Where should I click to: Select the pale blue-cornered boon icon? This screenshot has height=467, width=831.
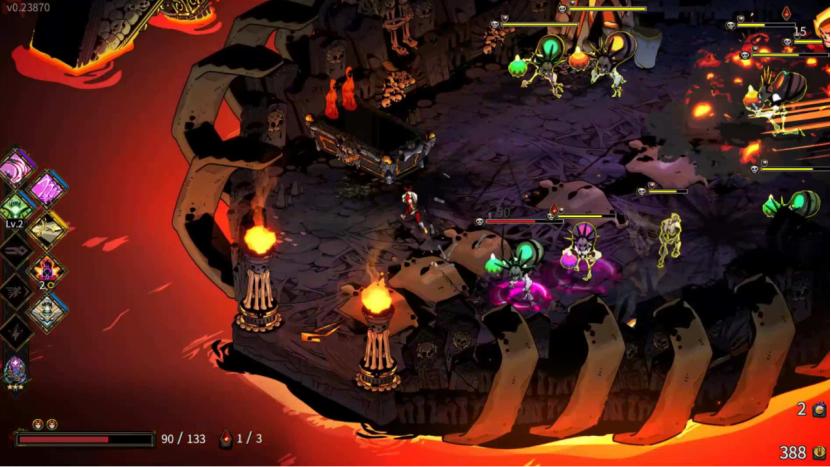46,311
